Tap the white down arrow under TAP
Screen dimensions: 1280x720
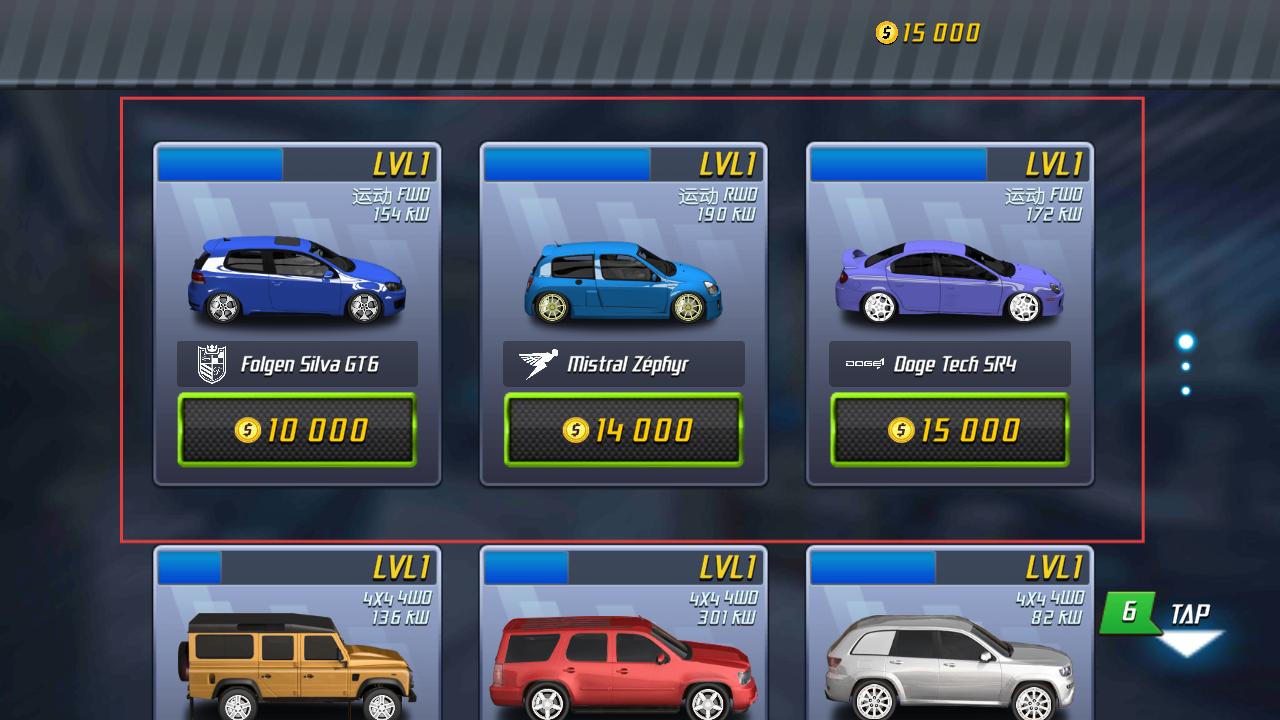click(x=1188, y=643)
